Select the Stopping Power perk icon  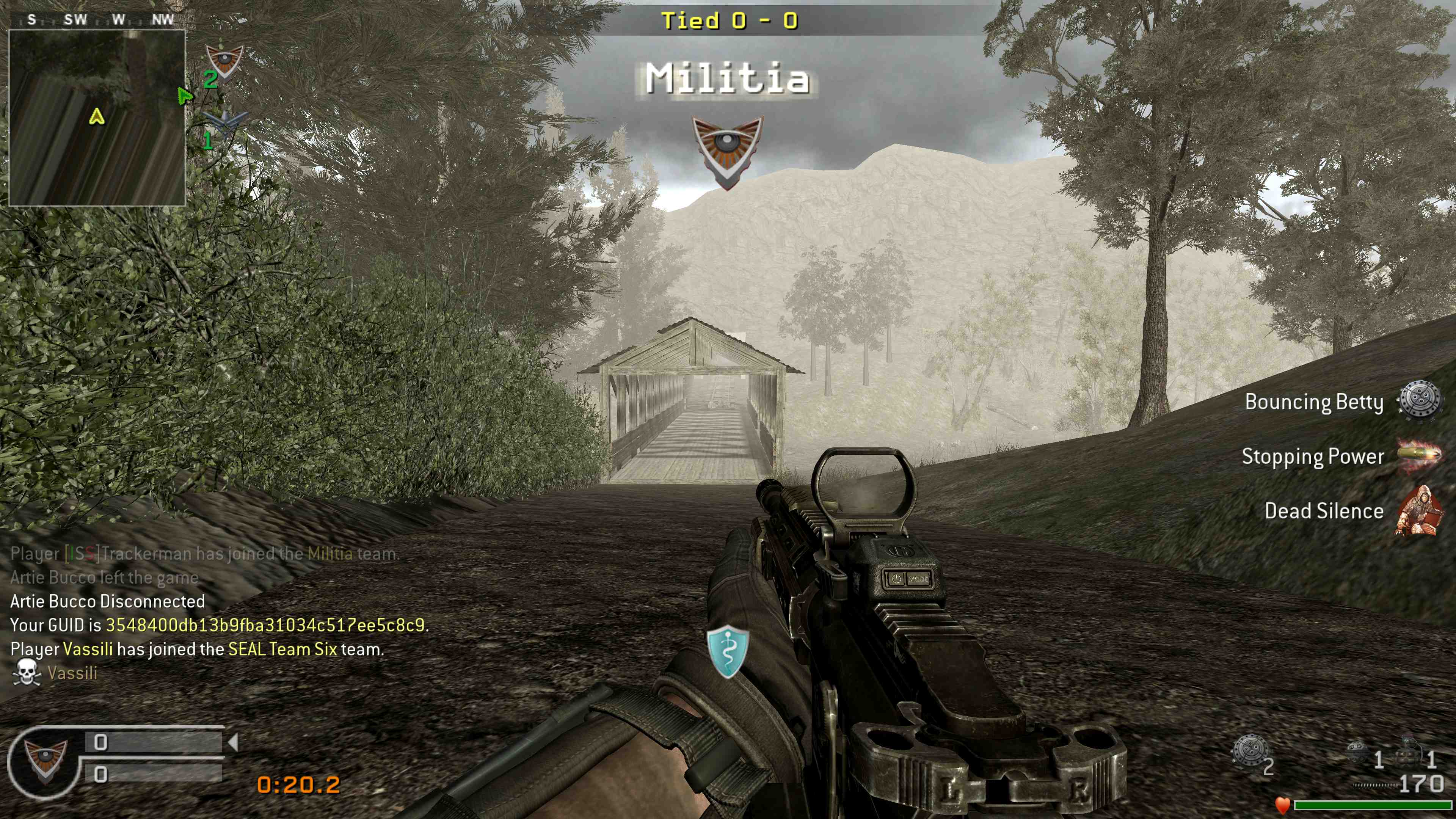point(1419,455)
